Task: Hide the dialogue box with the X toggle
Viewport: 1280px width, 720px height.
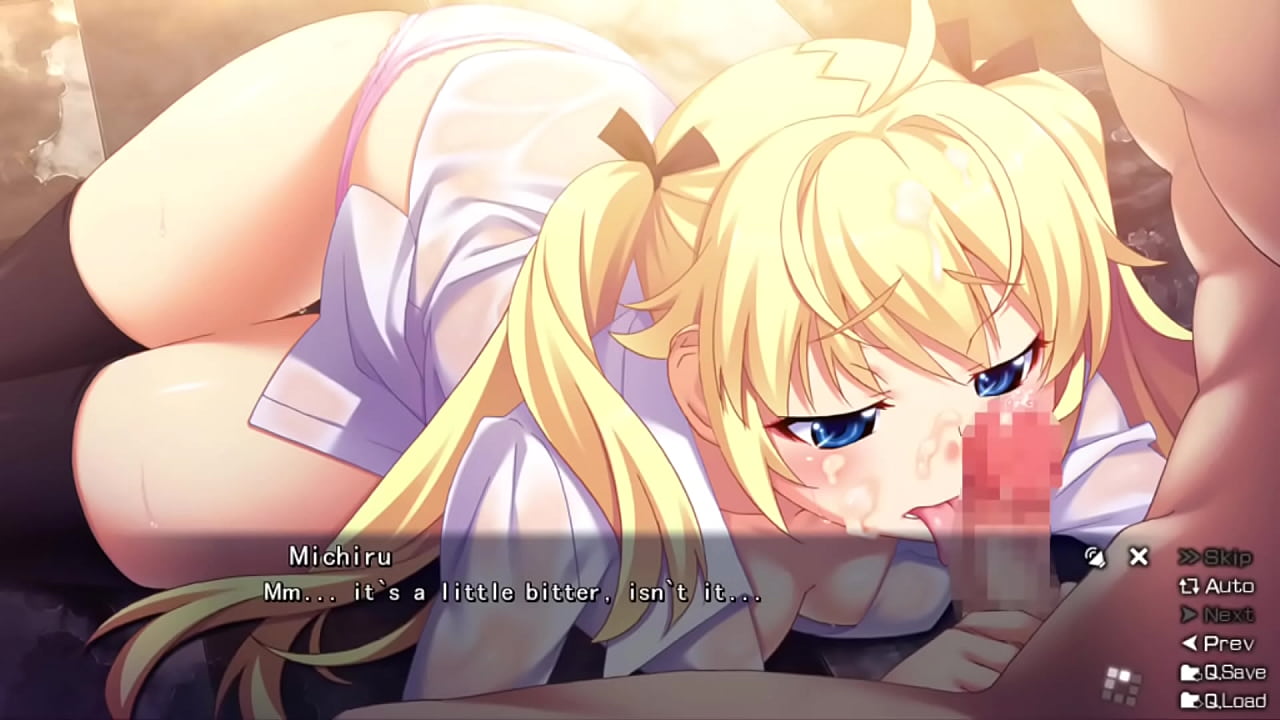Action: [1138, 558]
